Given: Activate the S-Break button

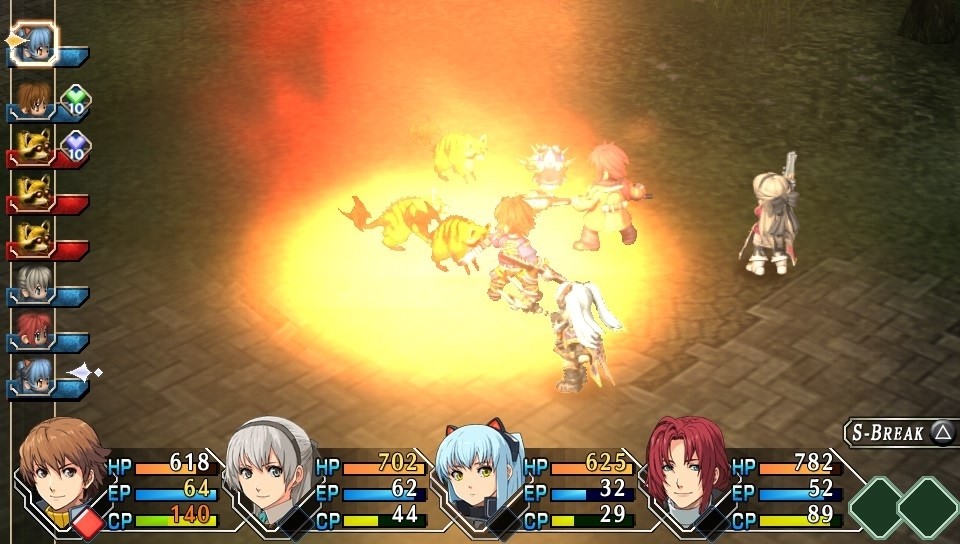Looking at the screenshot, I should tap(901, 432).
